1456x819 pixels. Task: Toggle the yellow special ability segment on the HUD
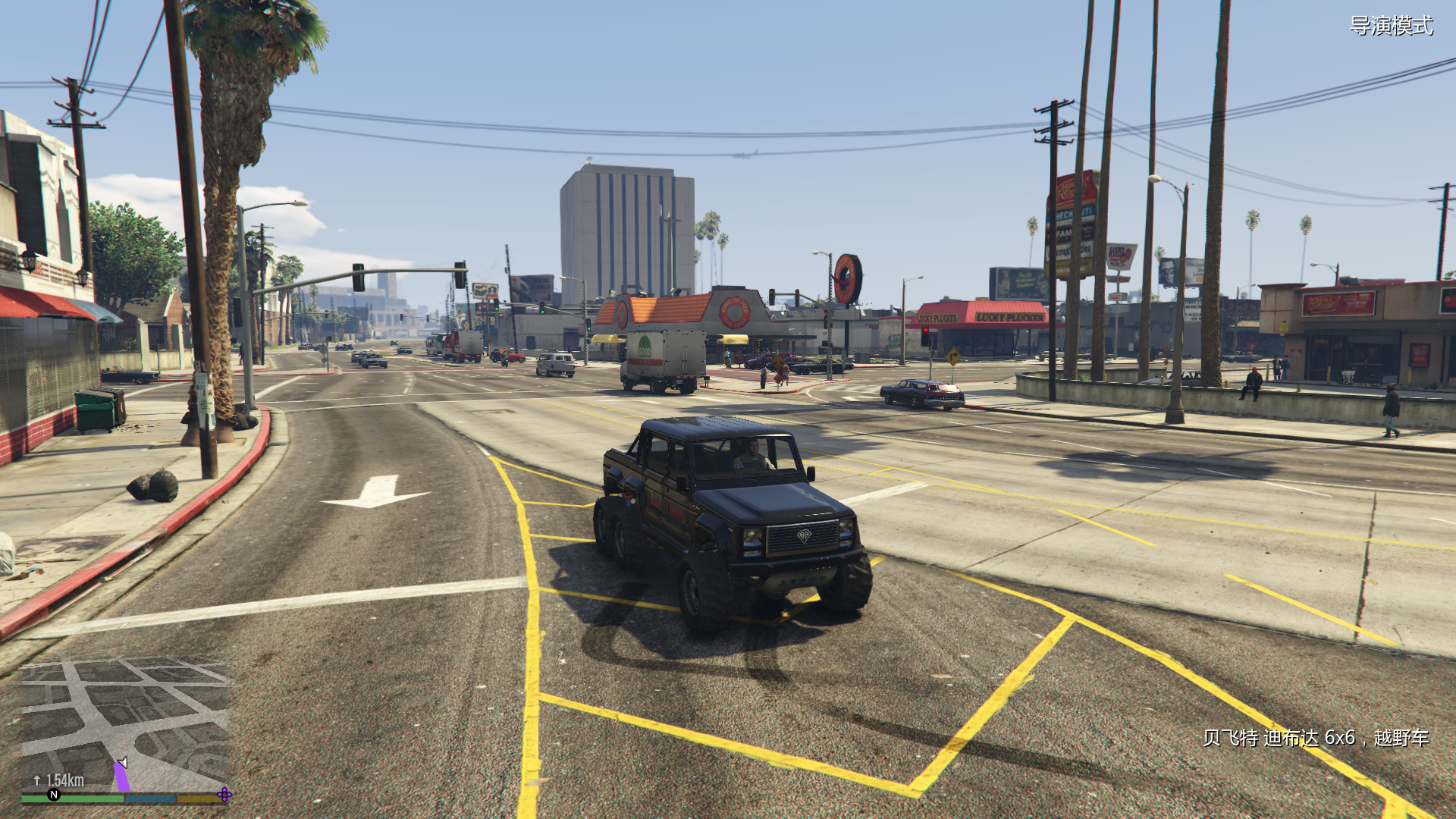click(200, 799)
